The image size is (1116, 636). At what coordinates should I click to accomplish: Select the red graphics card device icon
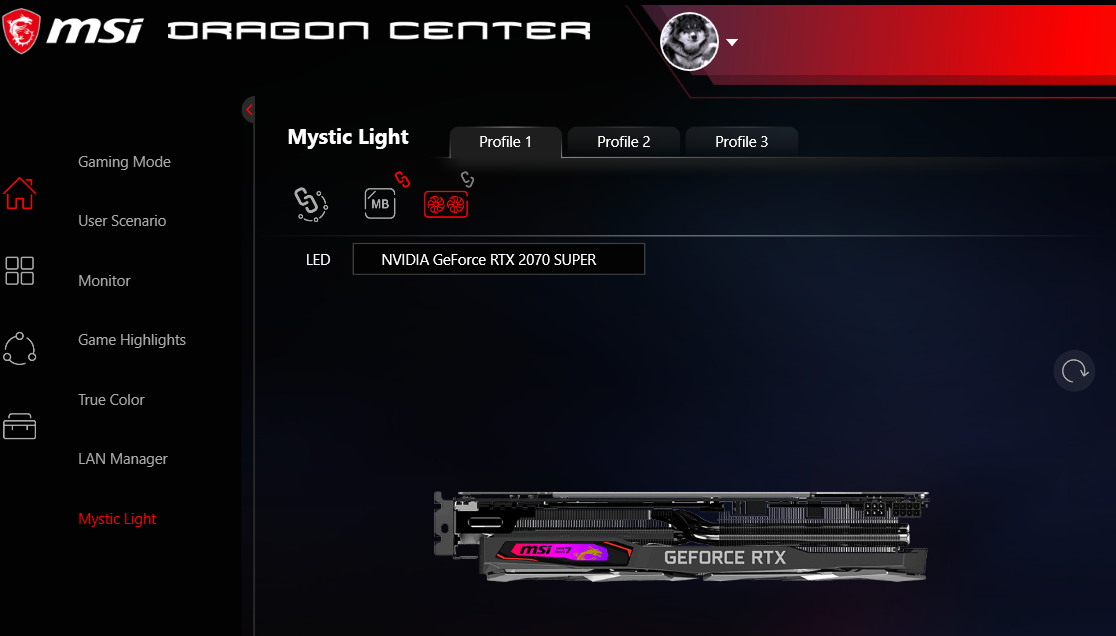tap(446, 204)
